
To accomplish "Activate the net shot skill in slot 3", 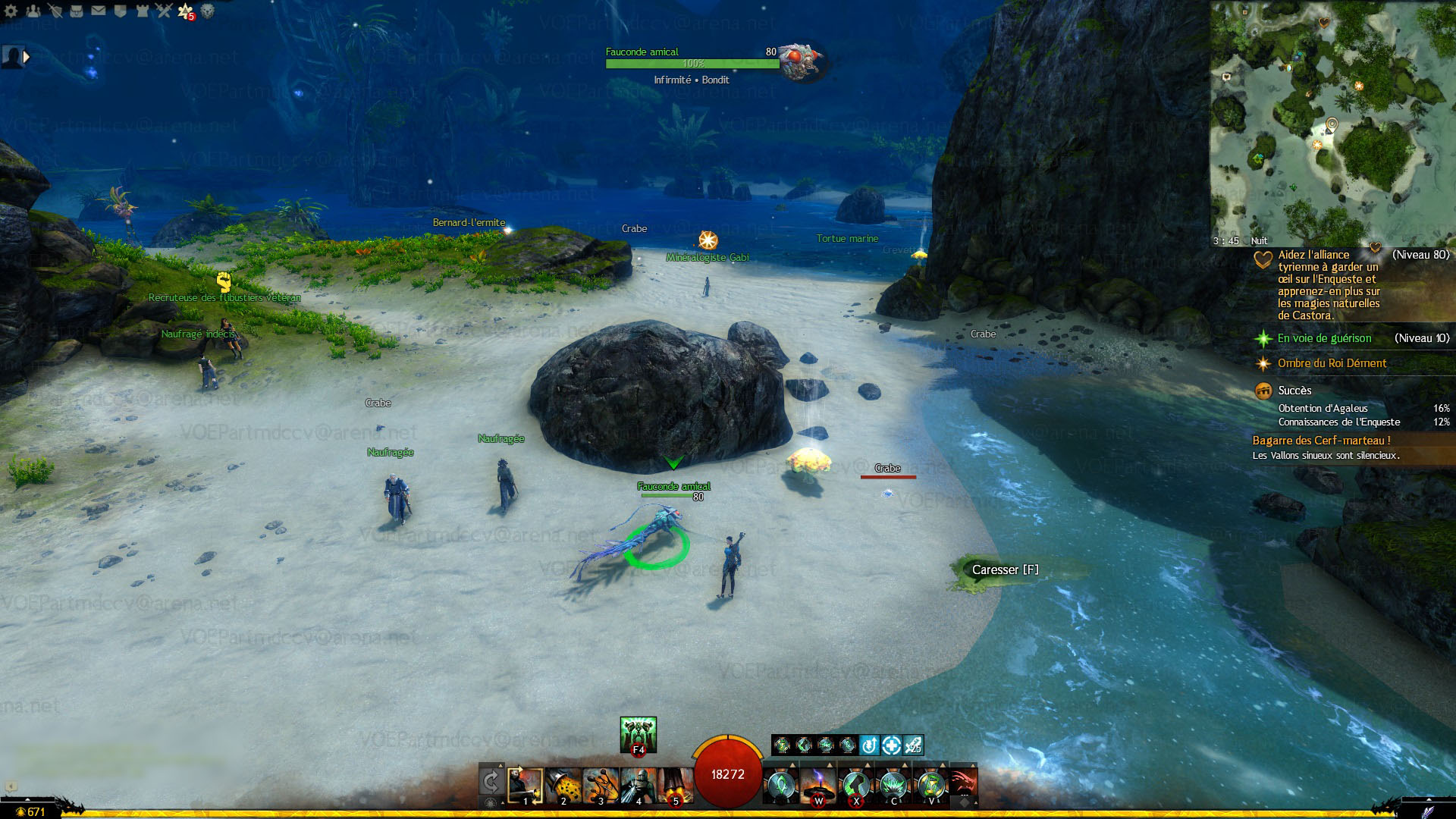I will pos(601,786).
